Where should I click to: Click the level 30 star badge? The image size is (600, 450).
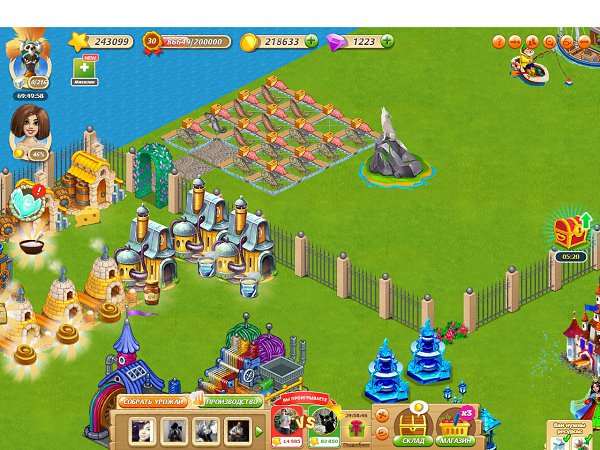click(x=152, y=41)
